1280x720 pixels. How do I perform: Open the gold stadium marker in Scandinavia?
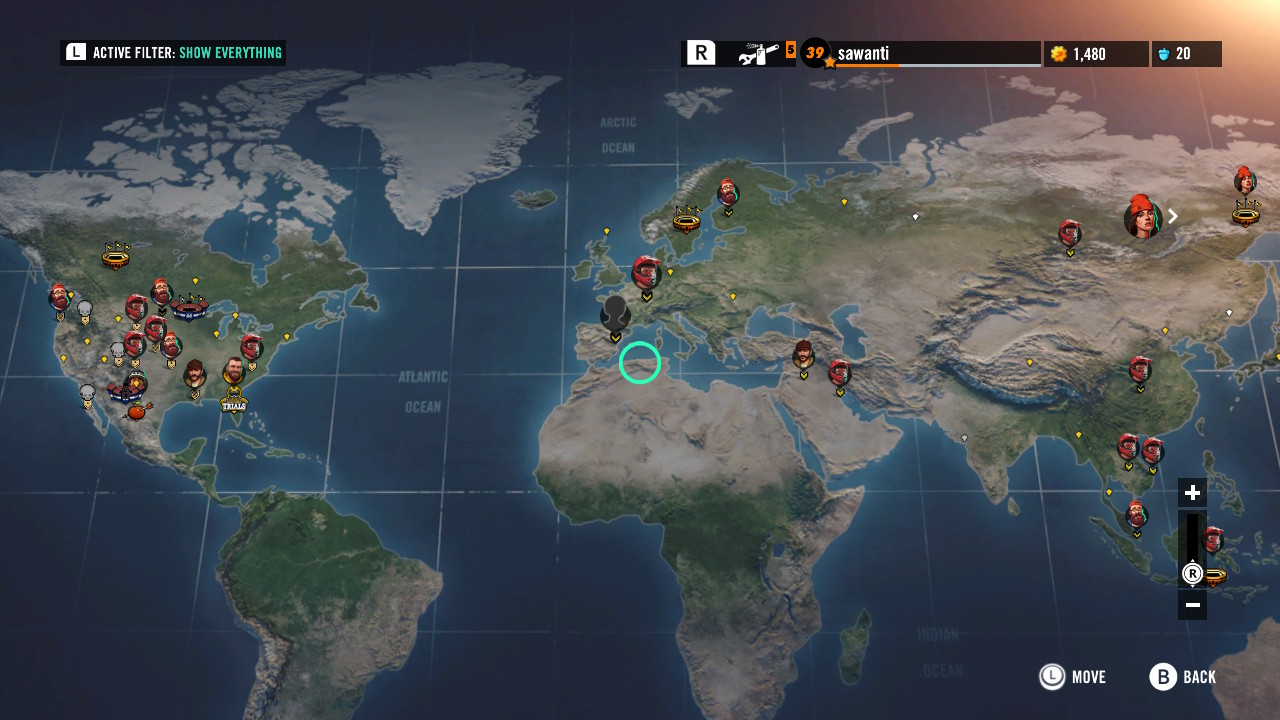click(687, 218)
